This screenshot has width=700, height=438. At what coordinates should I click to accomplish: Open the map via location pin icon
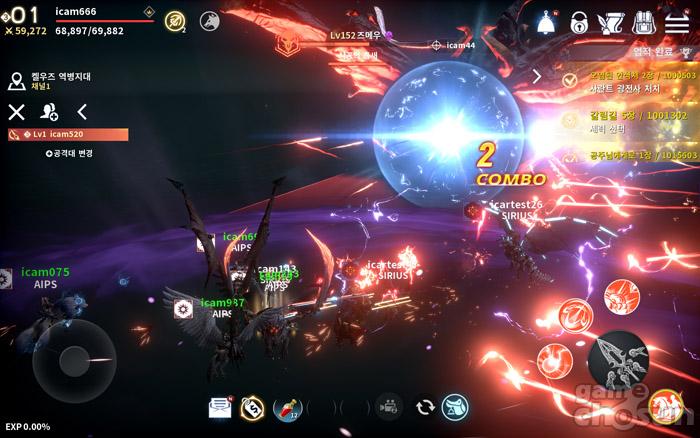click(16, 80)
